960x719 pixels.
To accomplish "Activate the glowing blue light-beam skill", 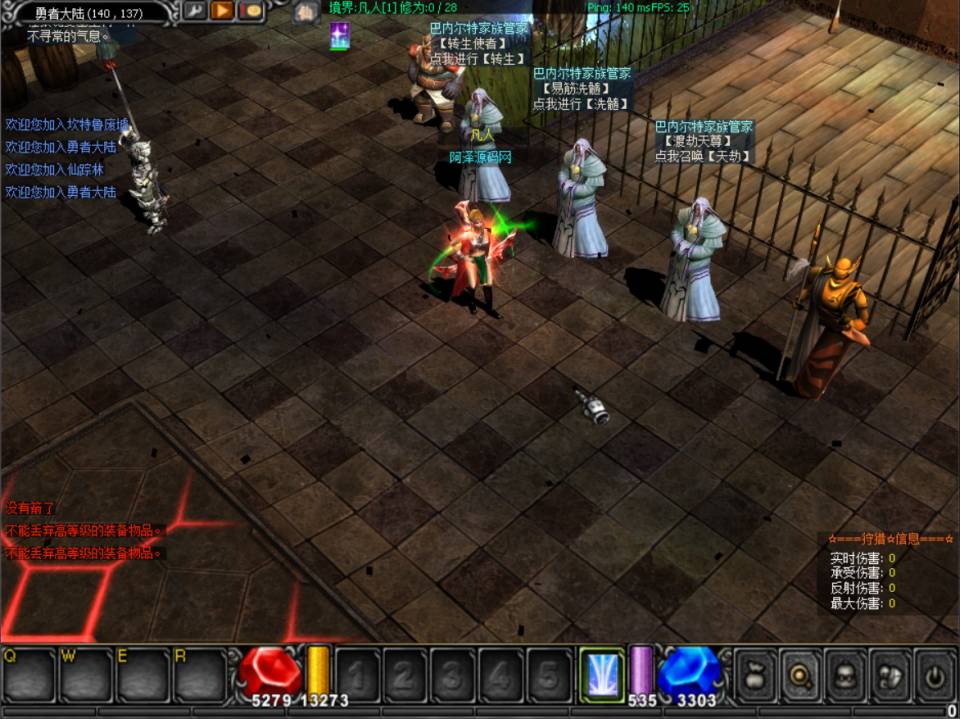I will tap(601, 673).
